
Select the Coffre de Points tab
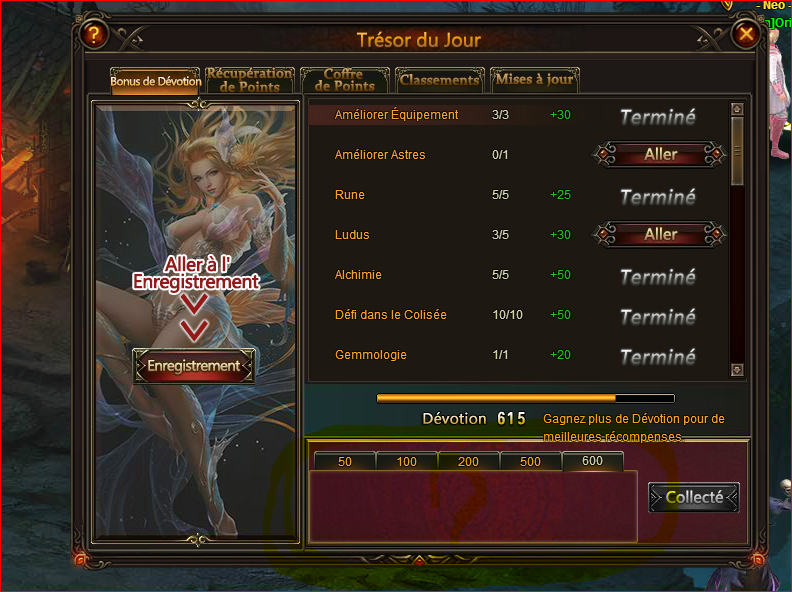tap(343, 80)
